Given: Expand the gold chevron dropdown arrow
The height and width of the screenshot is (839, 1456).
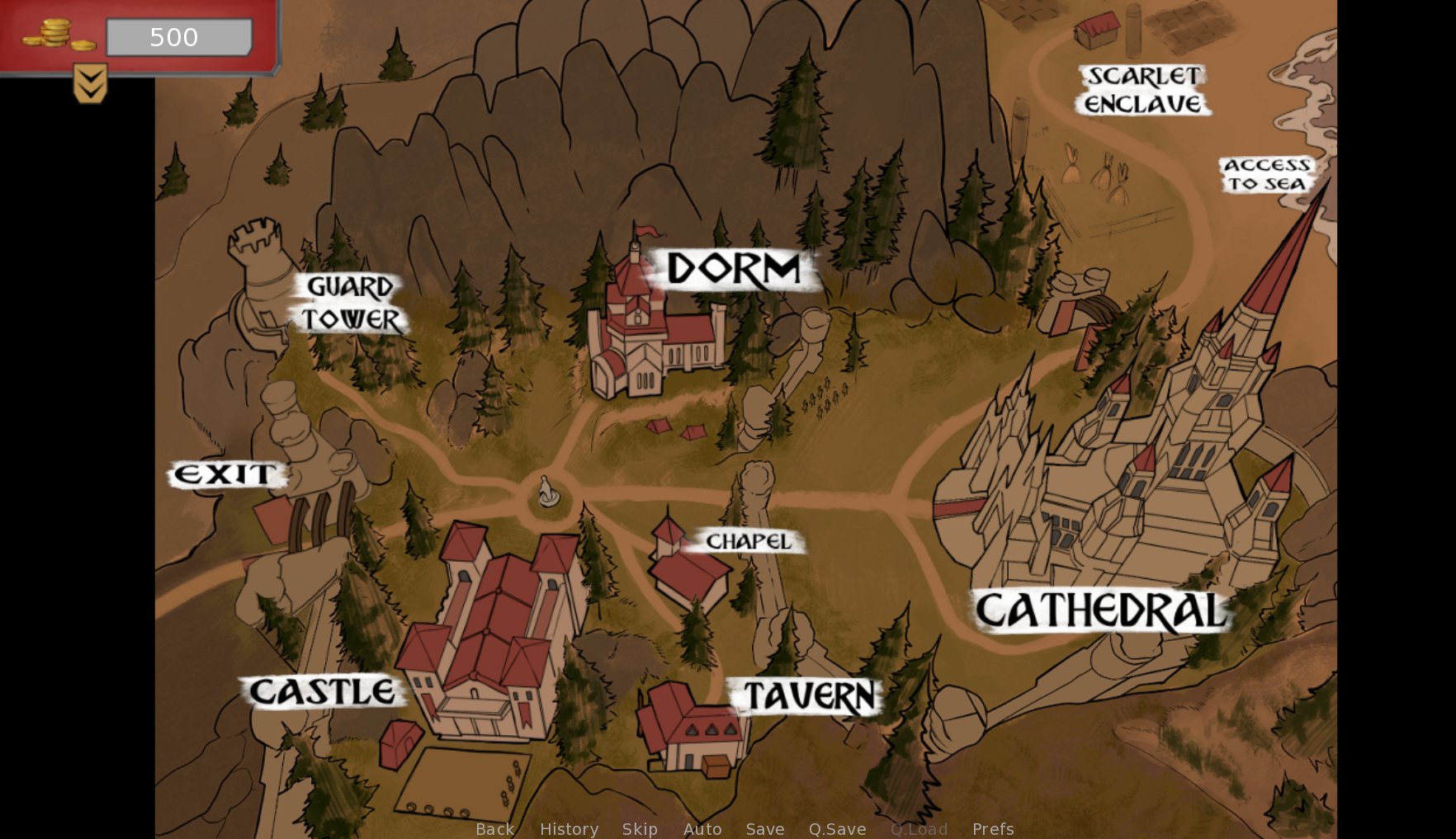Looking at the screenshot, I should pyautogui.click(x=90, y=83).
